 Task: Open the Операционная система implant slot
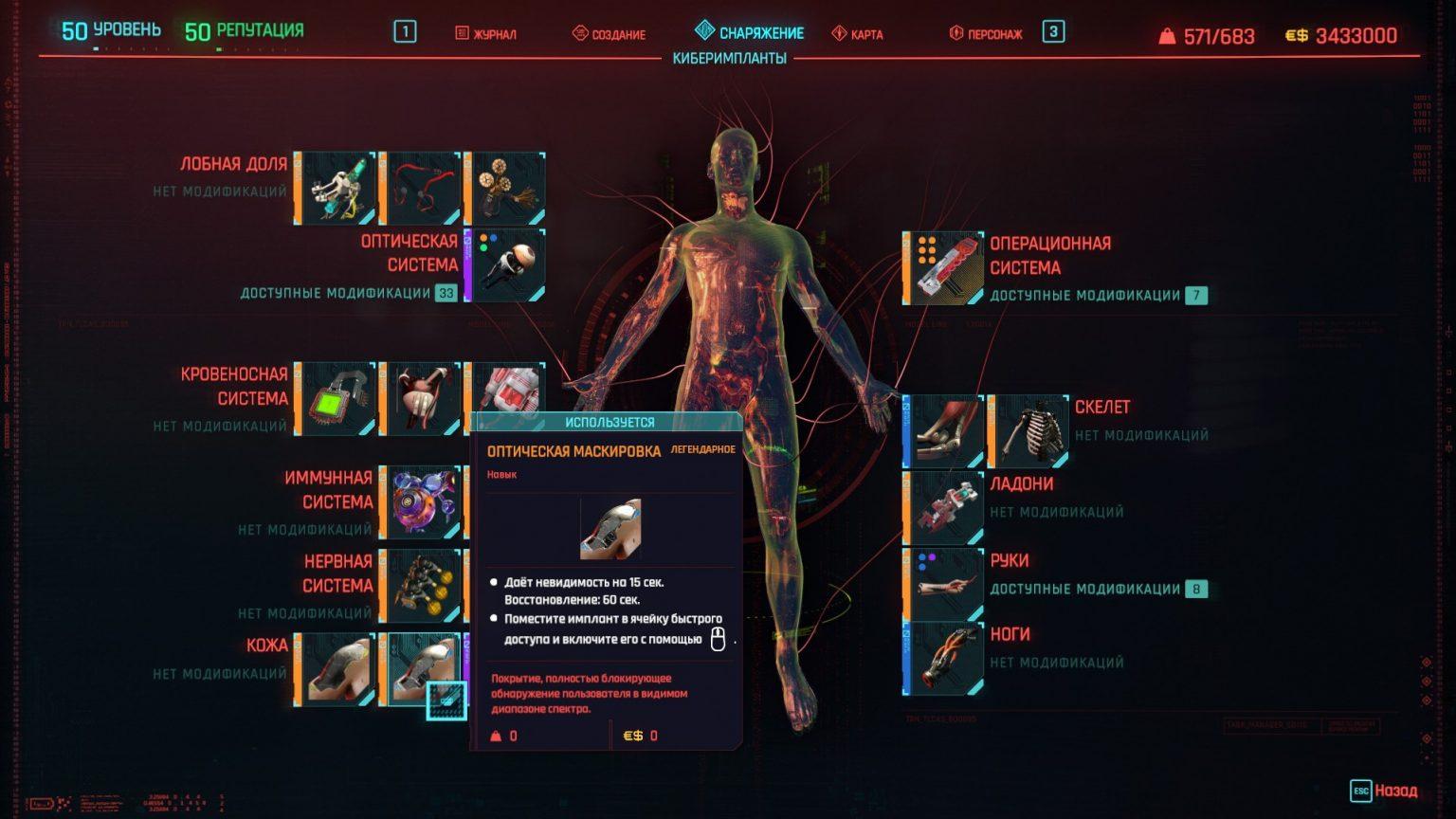(941, 266)
